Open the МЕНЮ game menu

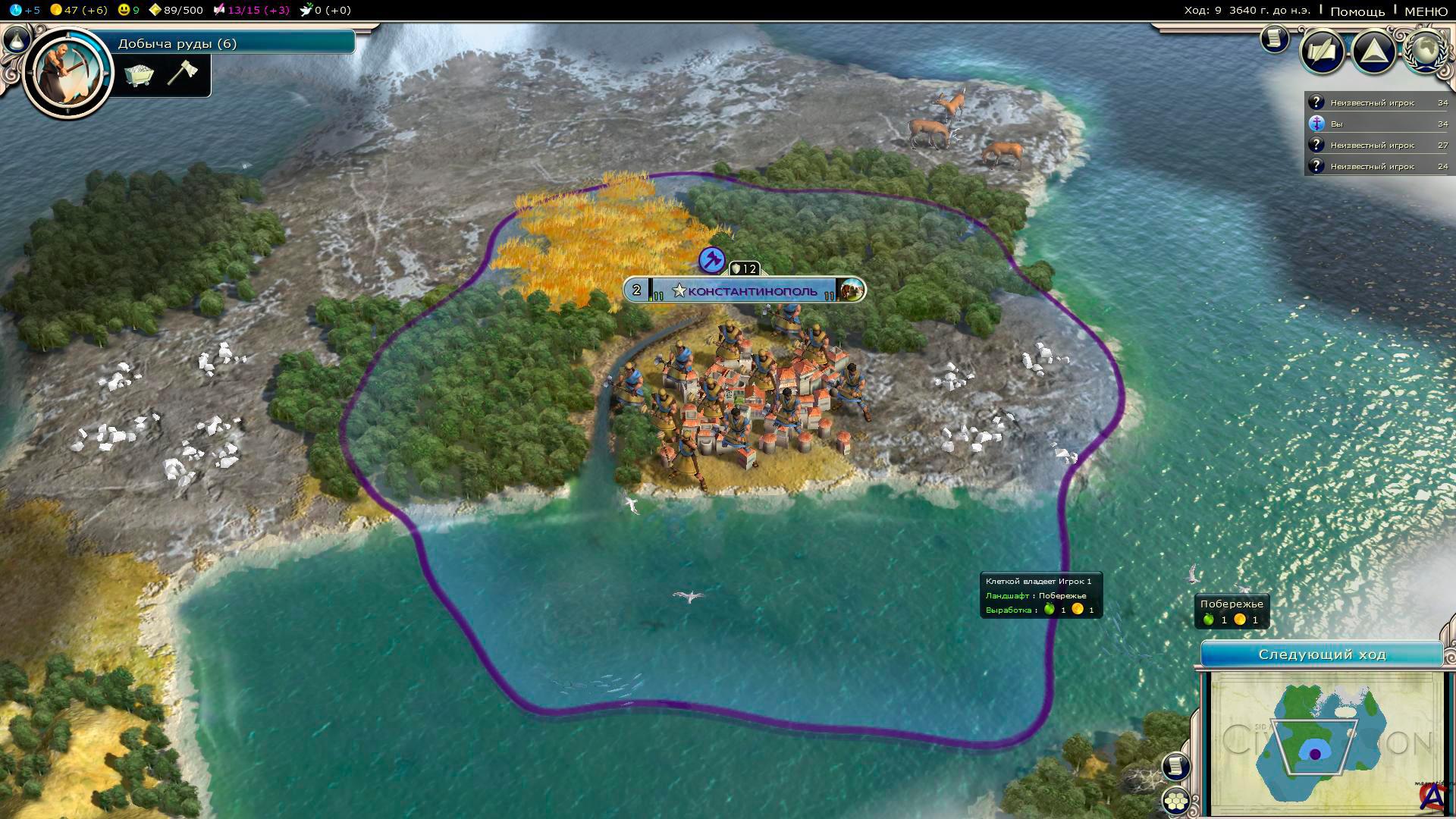tap(1426, 11)
